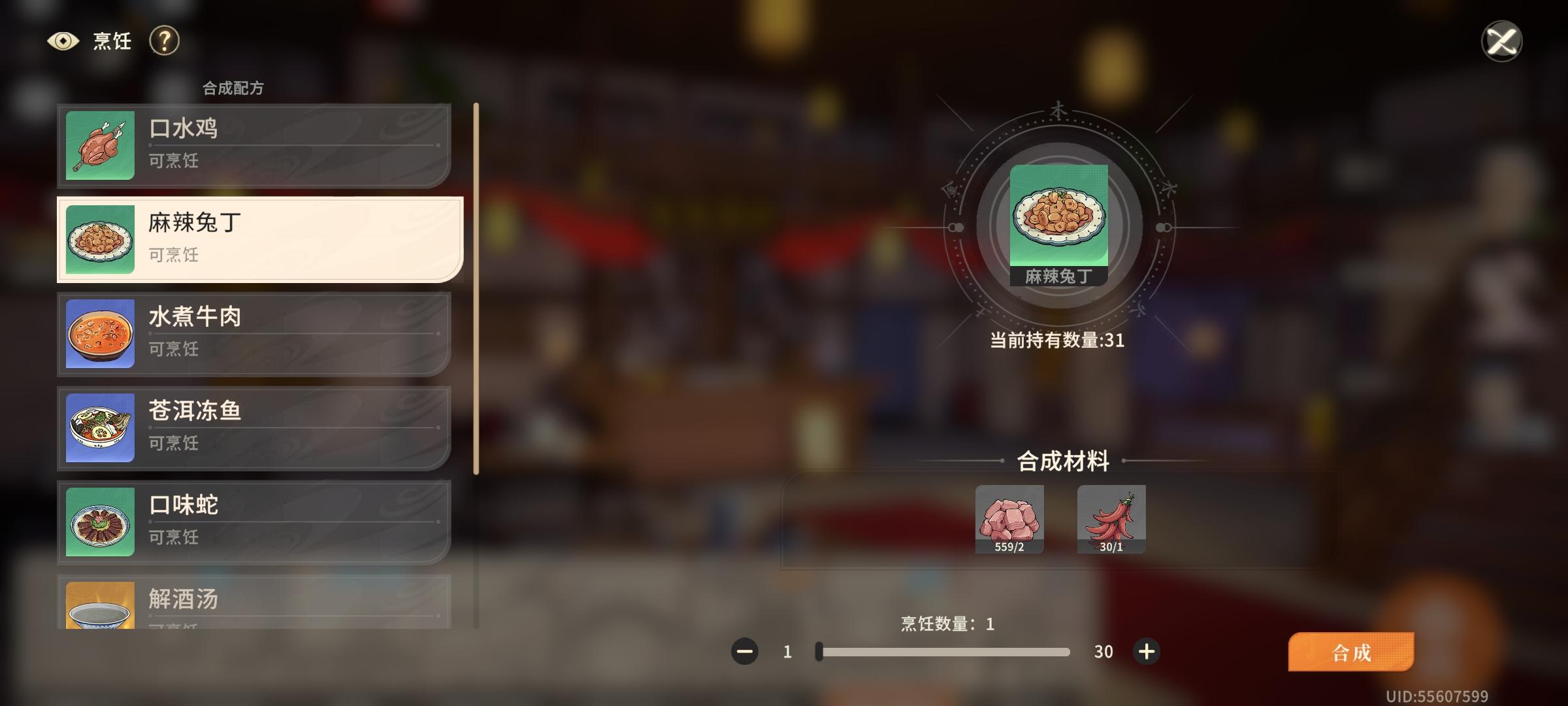Decrease cooking quantity with the minus button
The image size is (1568, 706).
(x=745, y=651)
